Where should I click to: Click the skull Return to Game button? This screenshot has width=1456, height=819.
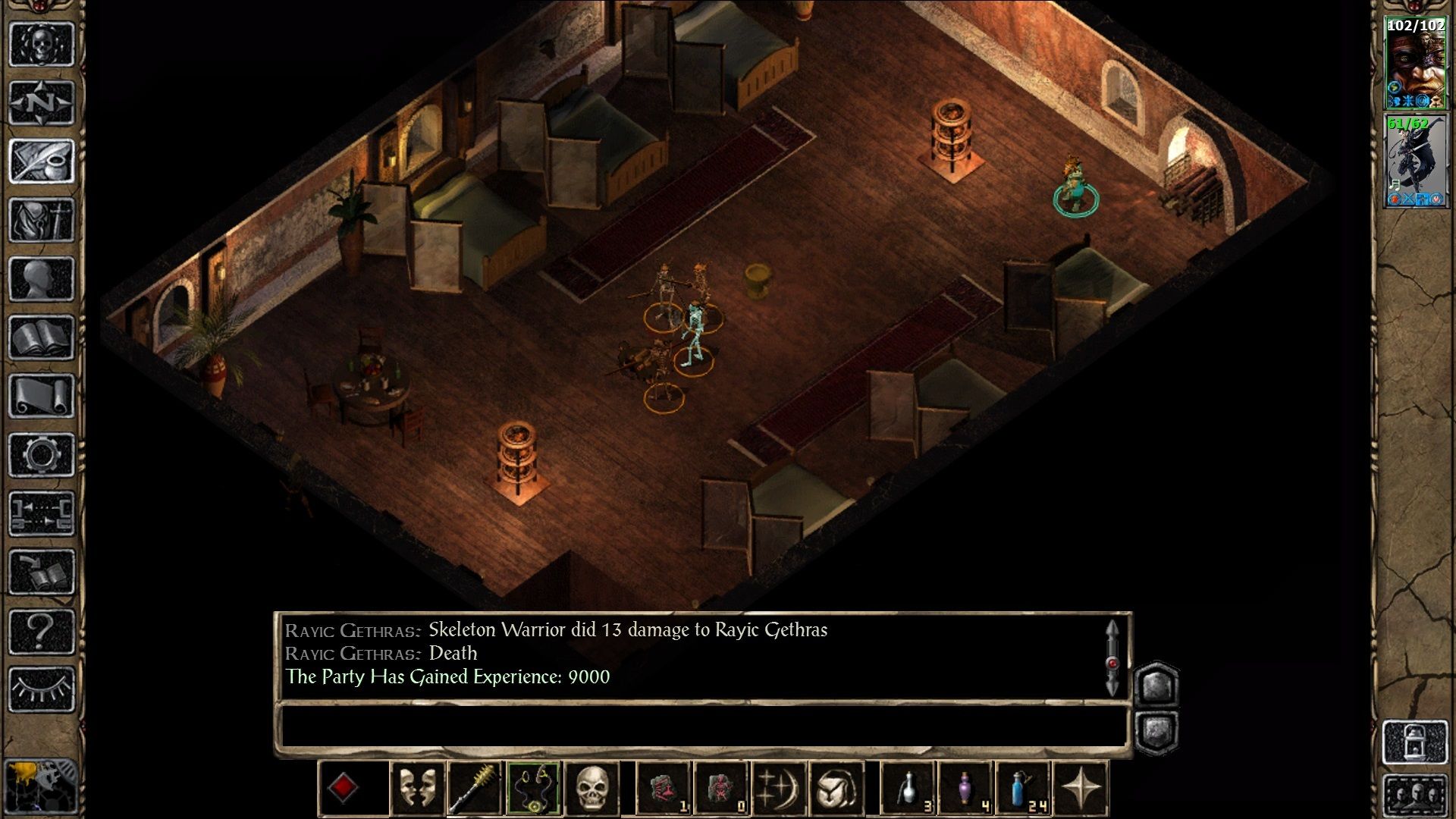[42, 44]
